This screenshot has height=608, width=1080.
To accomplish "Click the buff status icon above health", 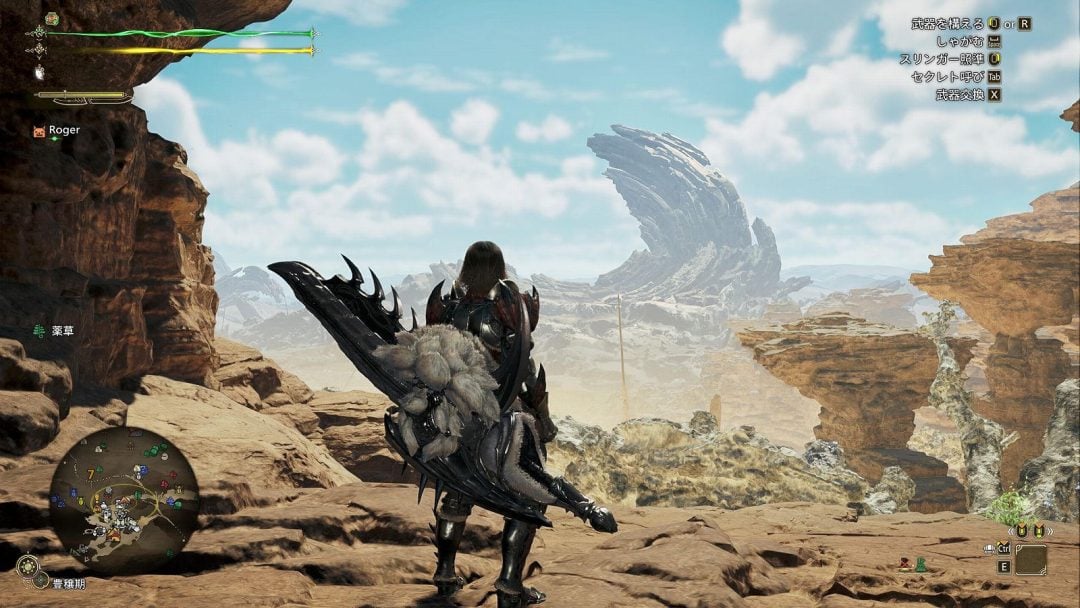I will click(x=51, y=18).
